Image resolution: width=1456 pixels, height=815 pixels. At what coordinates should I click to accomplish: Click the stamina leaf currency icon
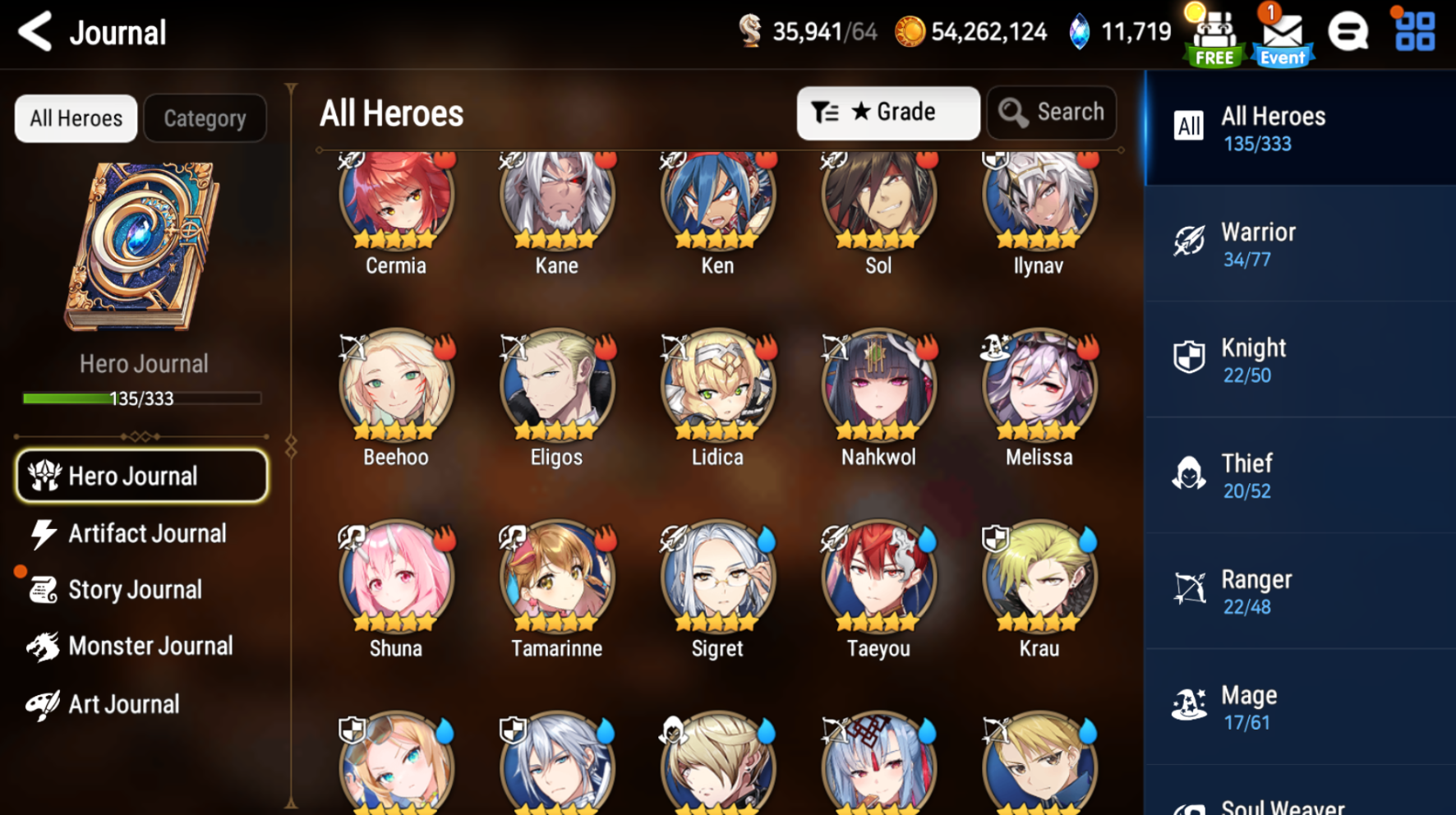click(754, 30)
